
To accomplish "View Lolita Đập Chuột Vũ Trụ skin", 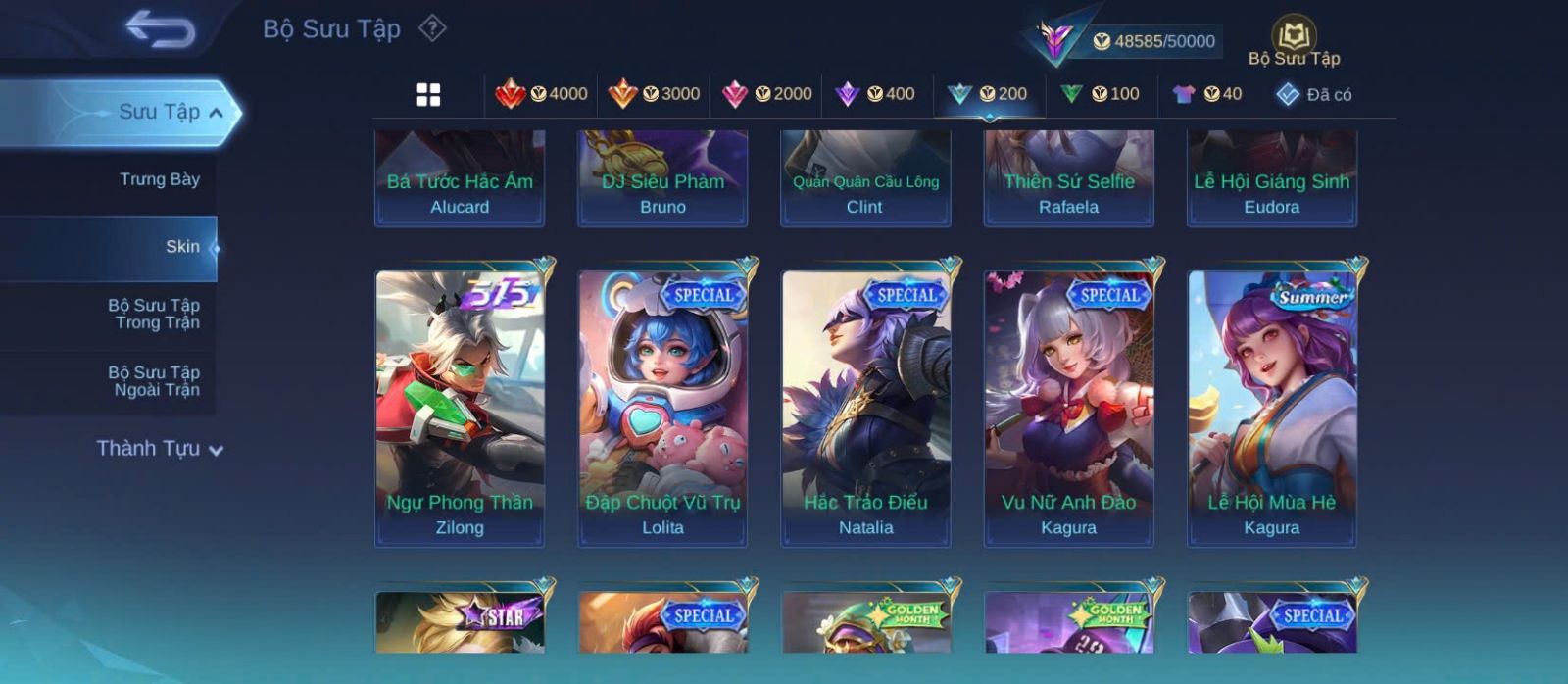I will (662, 408).
